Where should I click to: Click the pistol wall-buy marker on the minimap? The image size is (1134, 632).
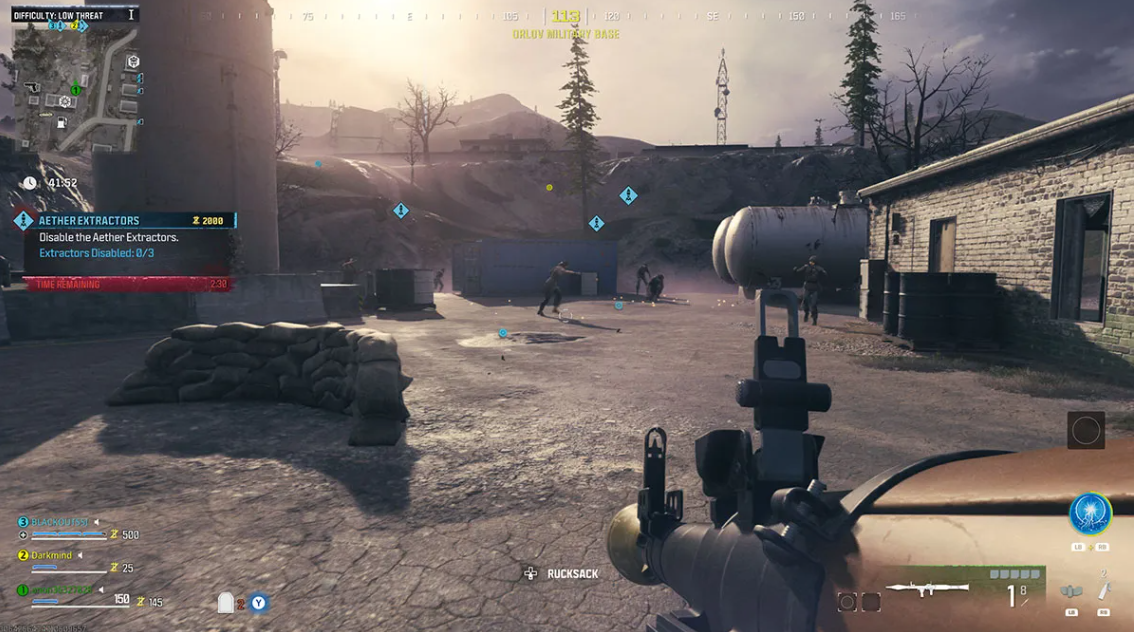pos(32,88)
